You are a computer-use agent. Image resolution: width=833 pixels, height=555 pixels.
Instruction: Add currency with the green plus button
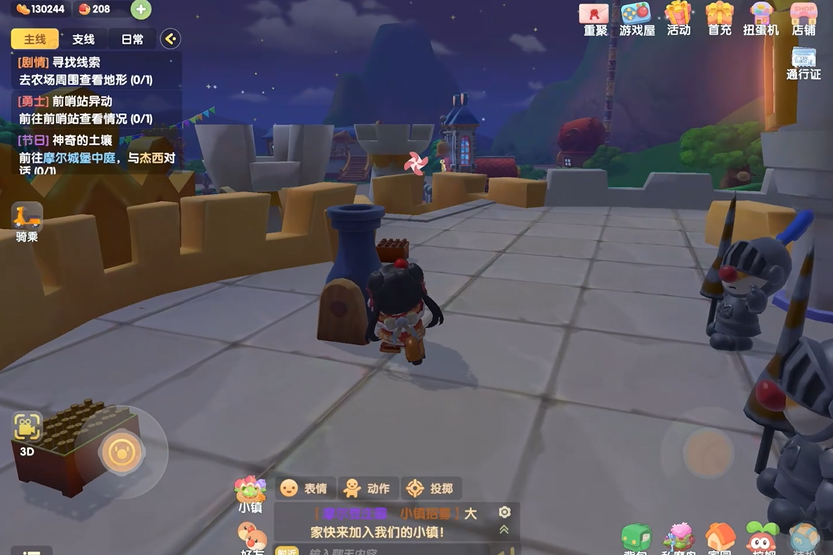point(141,10)
